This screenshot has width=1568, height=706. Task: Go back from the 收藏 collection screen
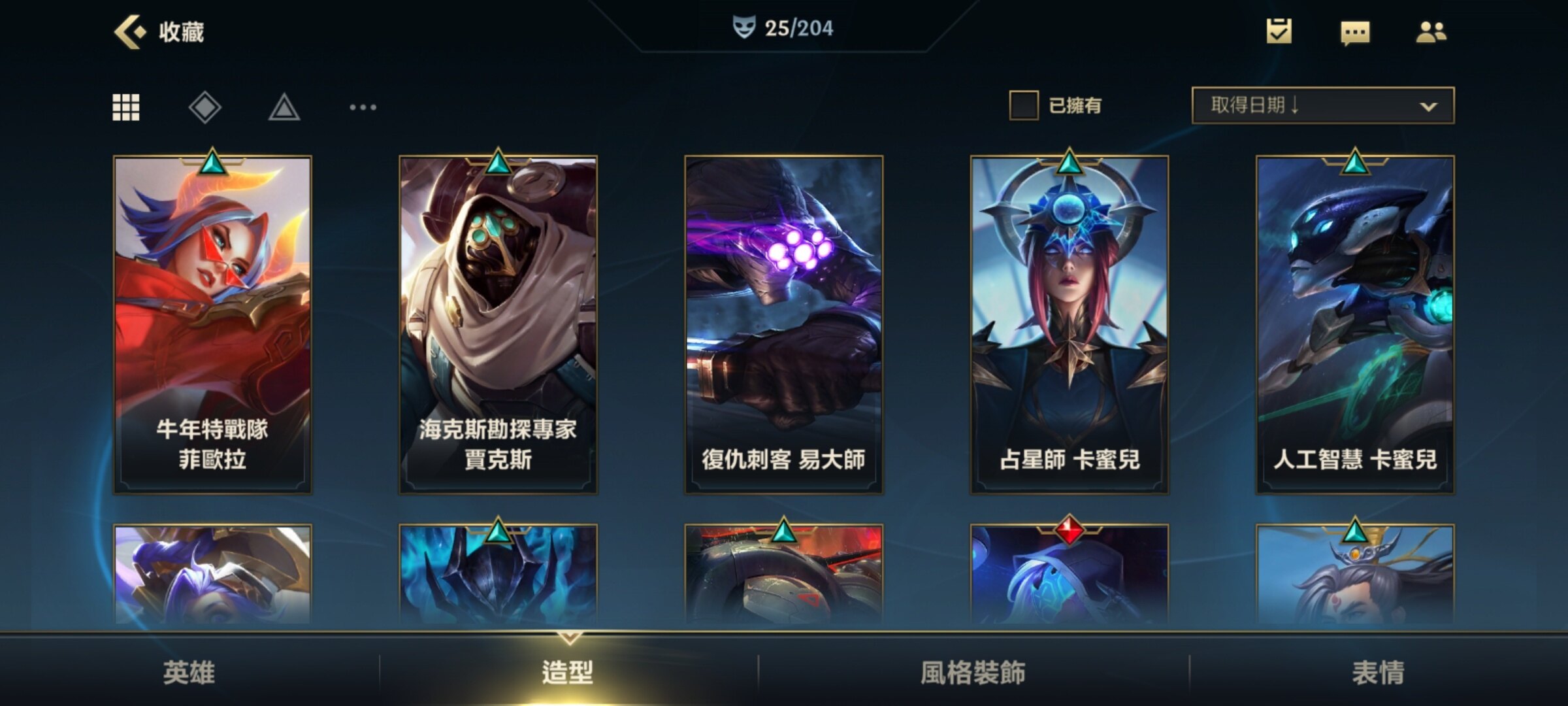130,31
